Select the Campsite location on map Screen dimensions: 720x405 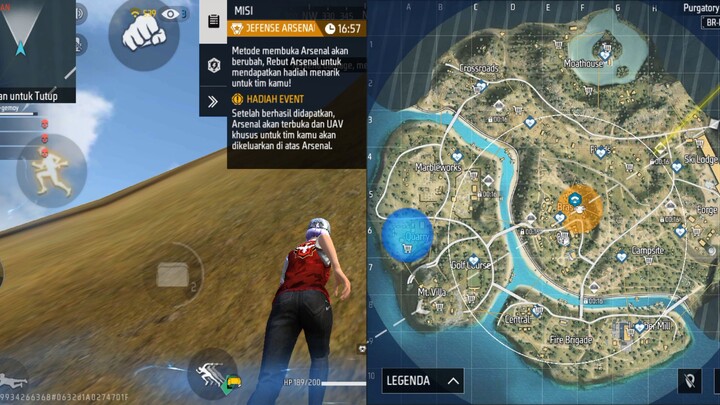[x=648, y=250]
